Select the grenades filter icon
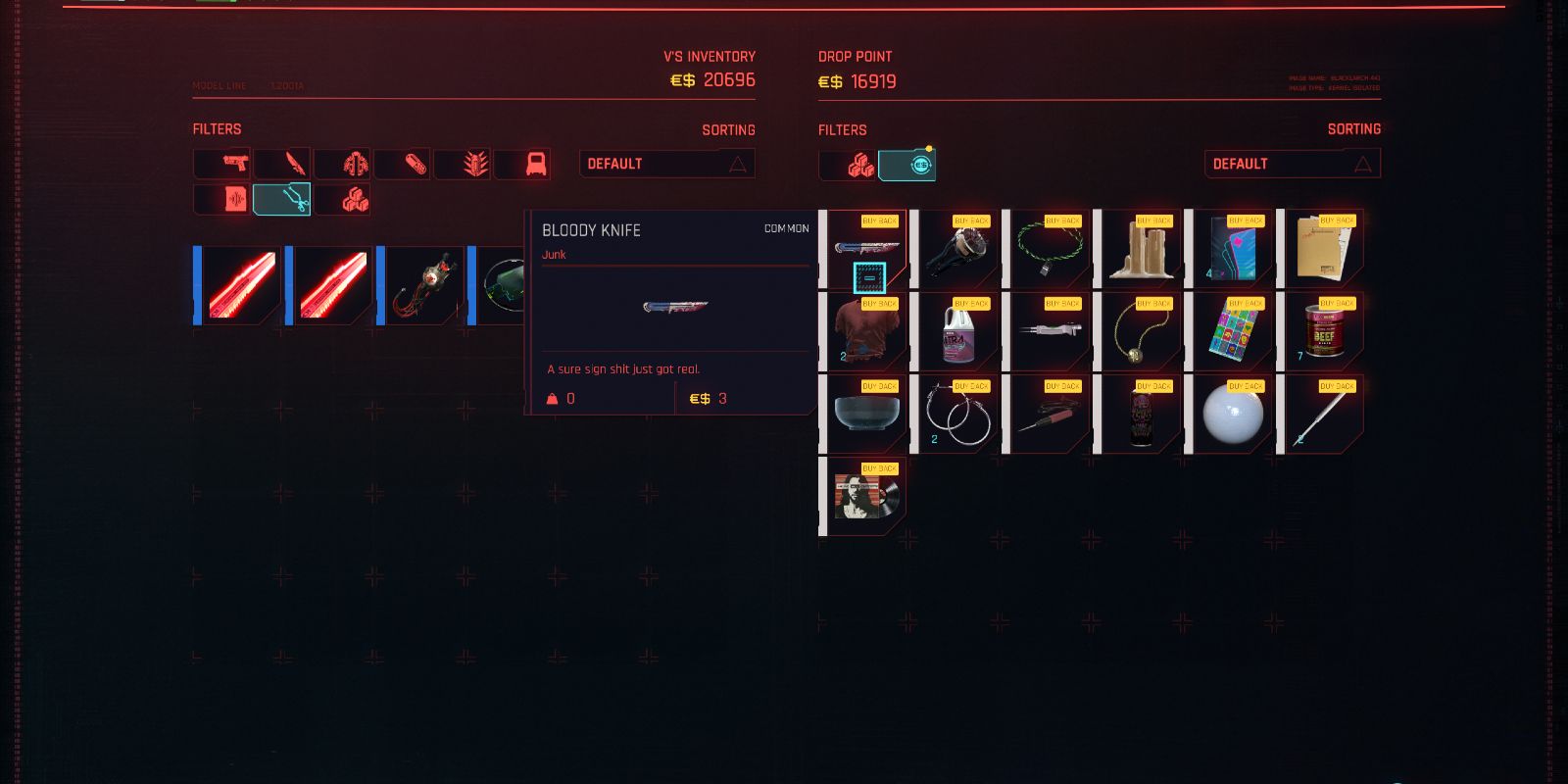 point(462,164)
